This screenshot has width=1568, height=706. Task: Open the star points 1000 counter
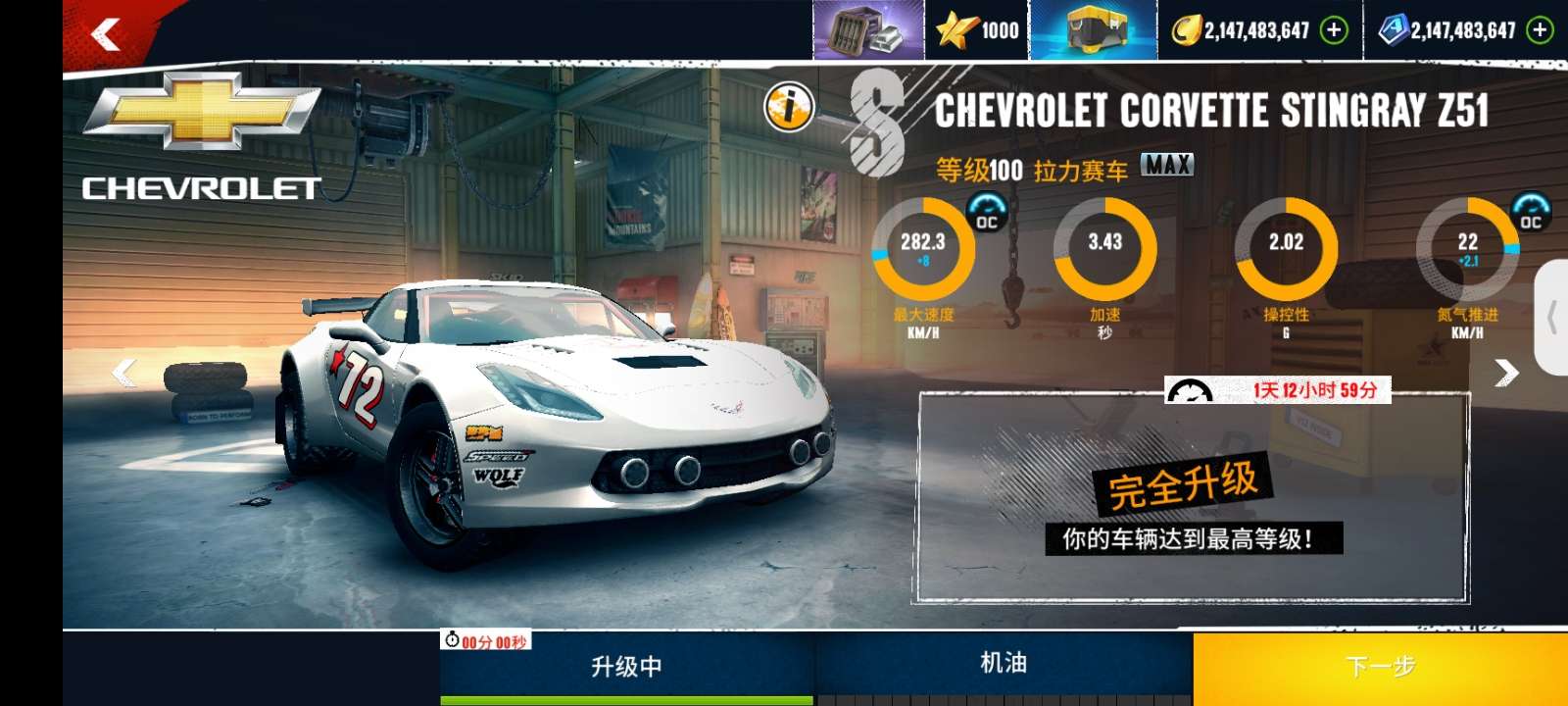click(x=977, y=30)
